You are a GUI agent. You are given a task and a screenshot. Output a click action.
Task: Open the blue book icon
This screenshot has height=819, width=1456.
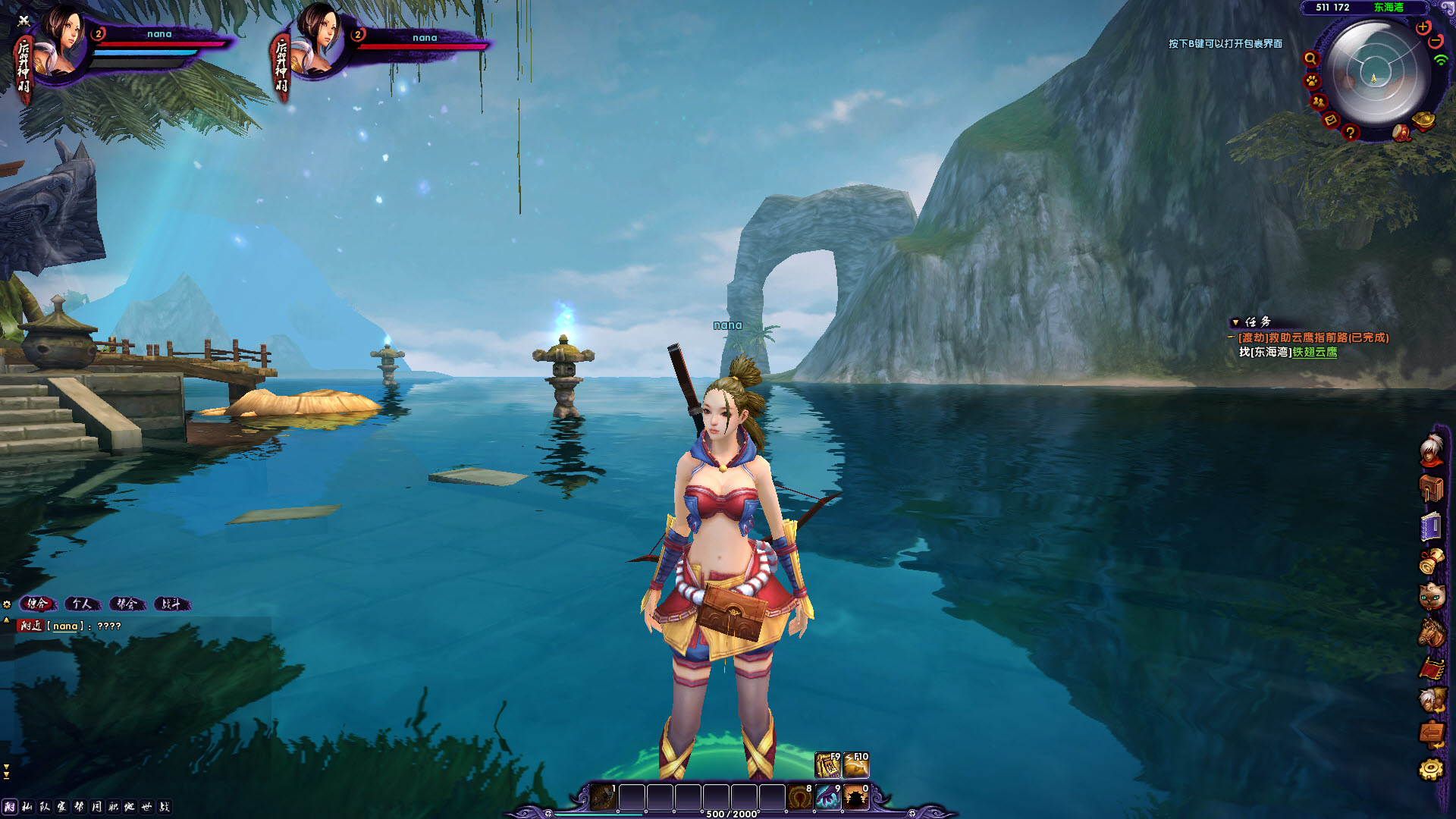pyautogui.click(x=1431, y=526)
